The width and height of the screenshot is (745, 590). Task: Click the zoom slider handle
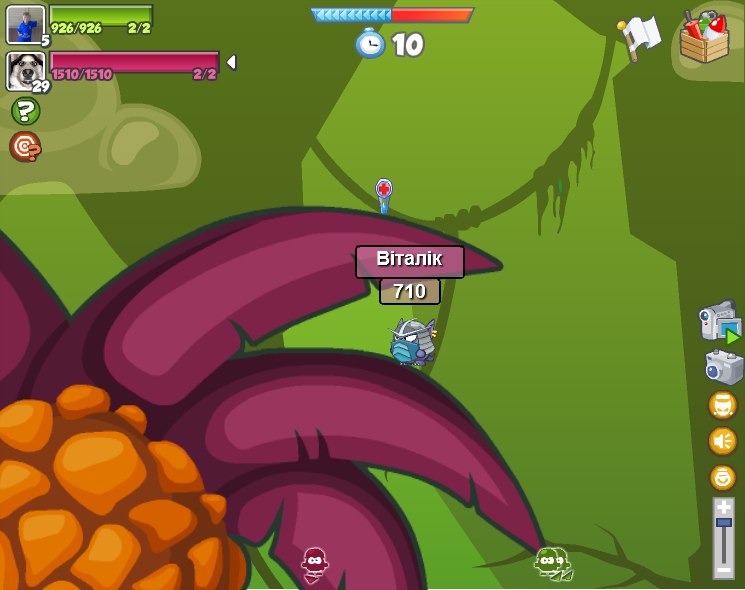[723, 523]
